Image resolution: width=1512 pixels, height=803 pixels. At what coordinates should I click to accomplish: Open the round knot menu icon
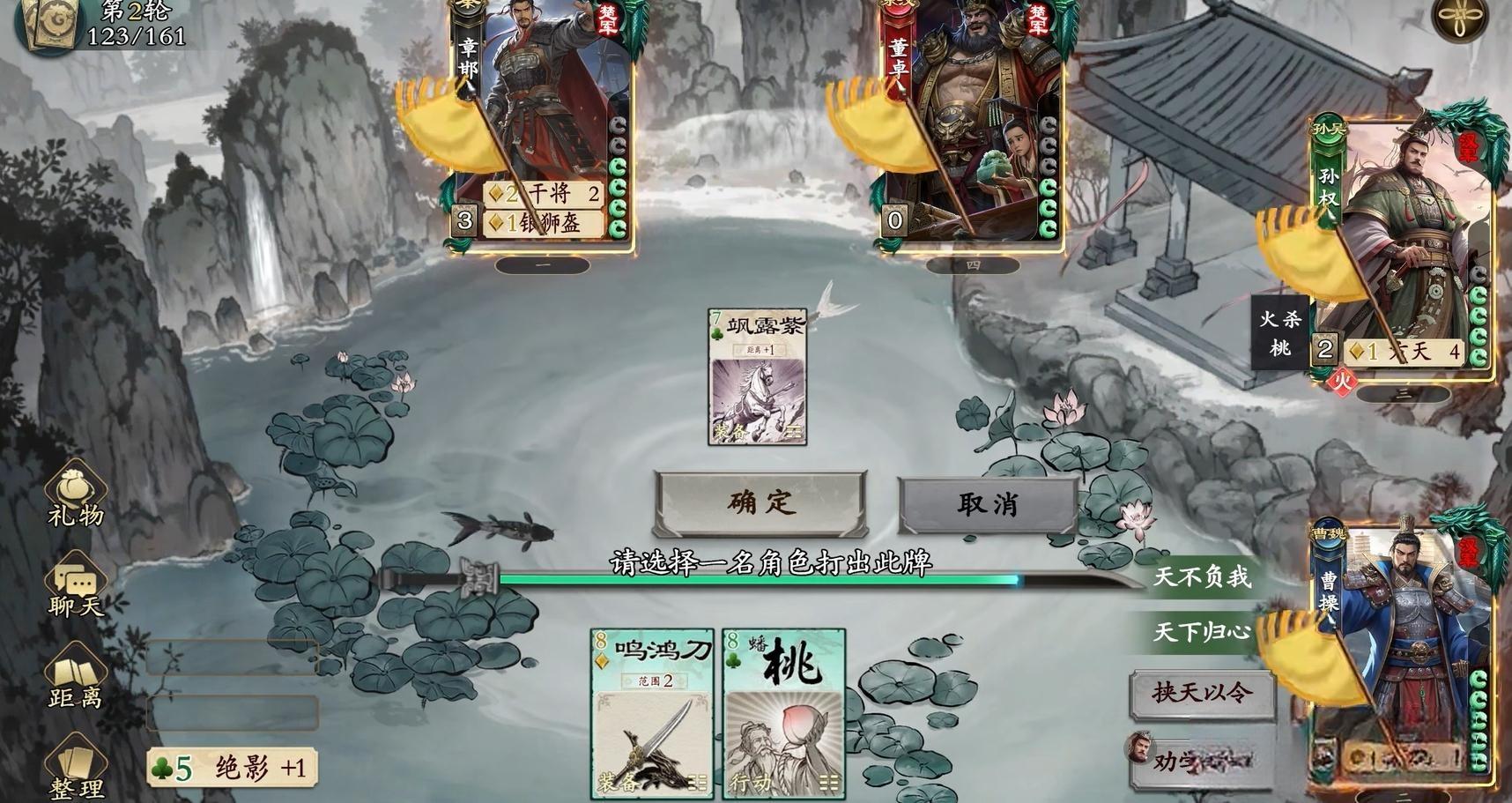click(x=1459, y=19)
